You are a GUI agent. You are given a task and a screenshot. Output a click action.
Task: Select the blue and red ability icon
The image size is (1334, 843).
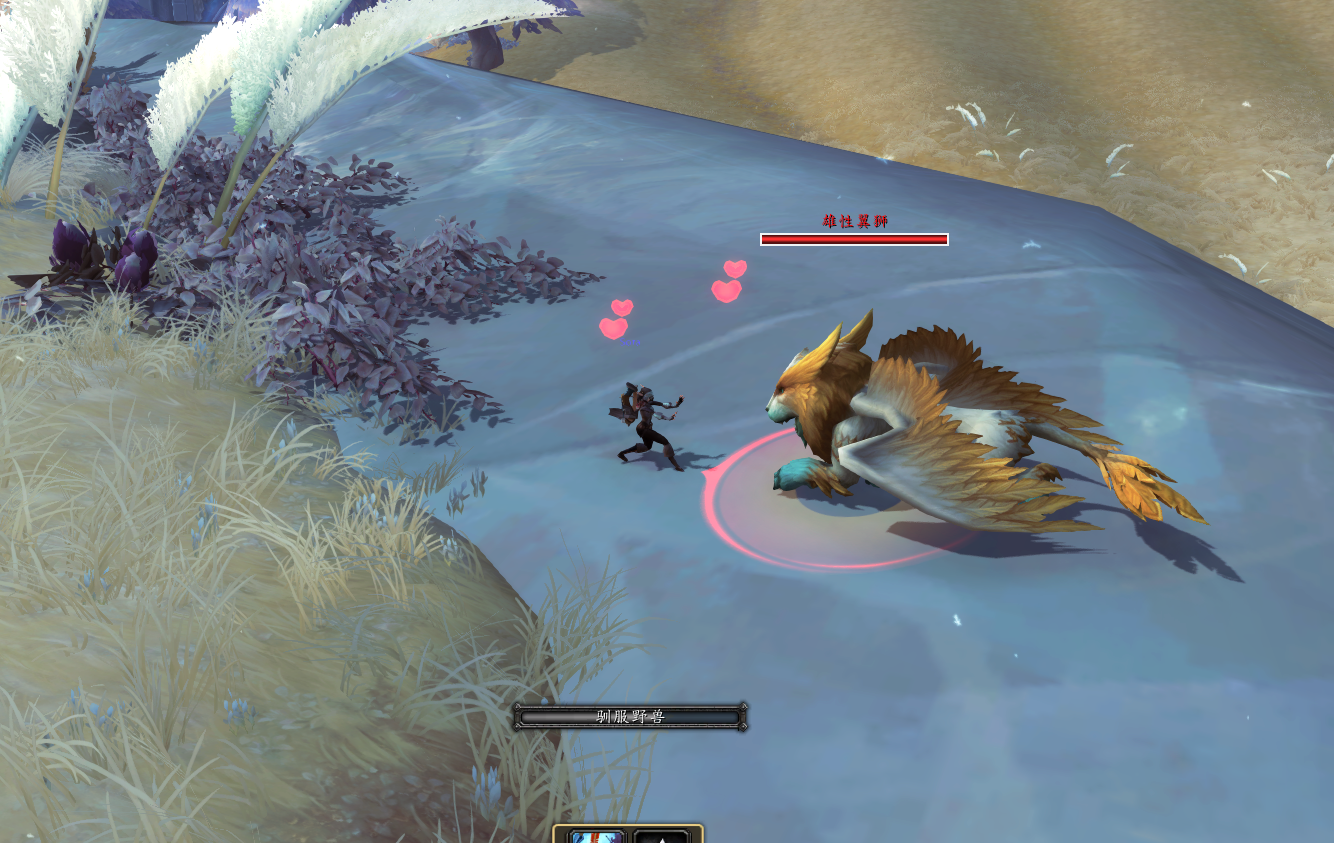(598, 836)
